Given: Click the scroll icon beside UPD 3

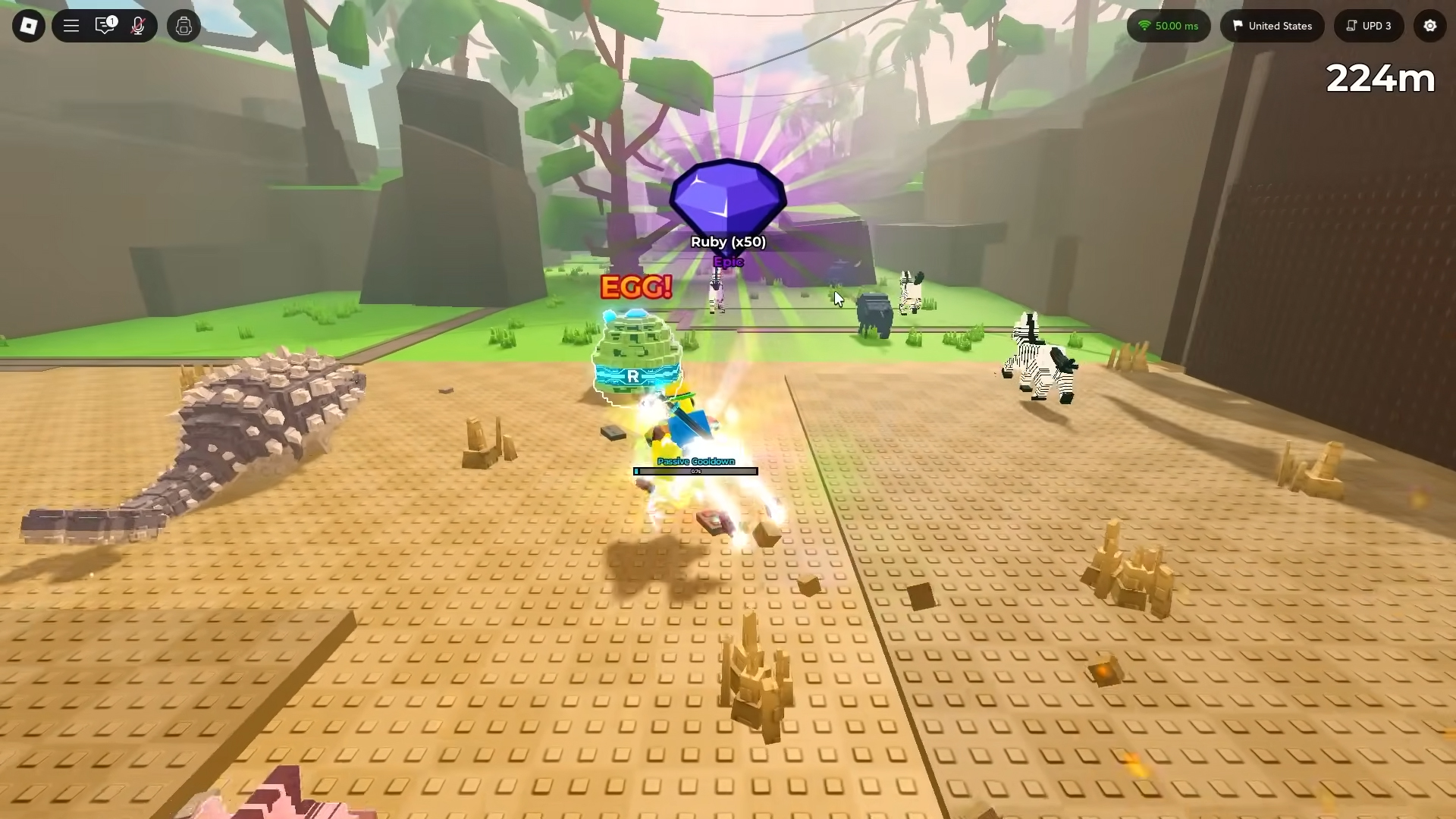Looking at the screenshot, I should [x=1349, y=25].
